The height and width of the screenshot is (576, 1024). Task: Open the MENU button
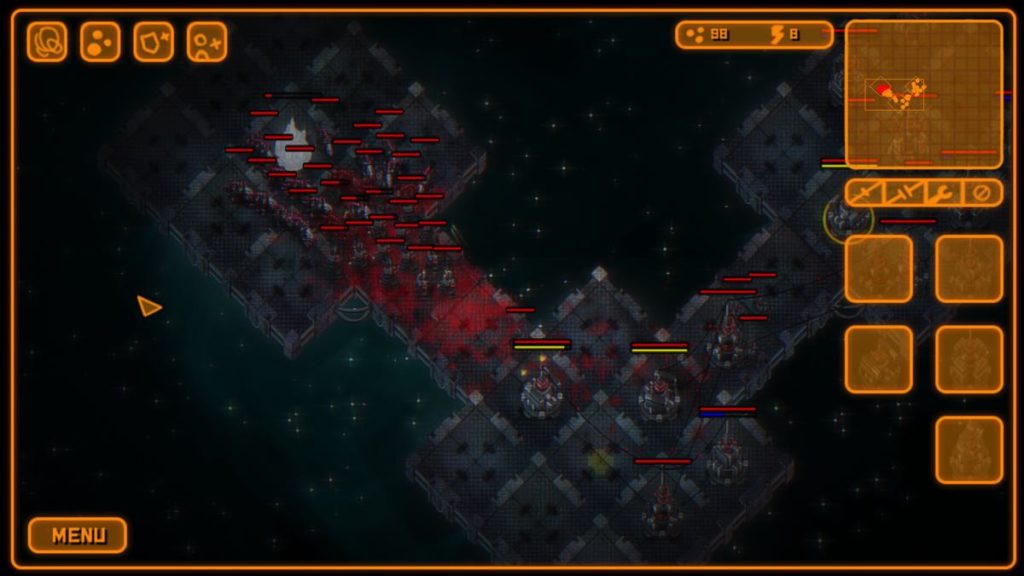click(77, 535)
